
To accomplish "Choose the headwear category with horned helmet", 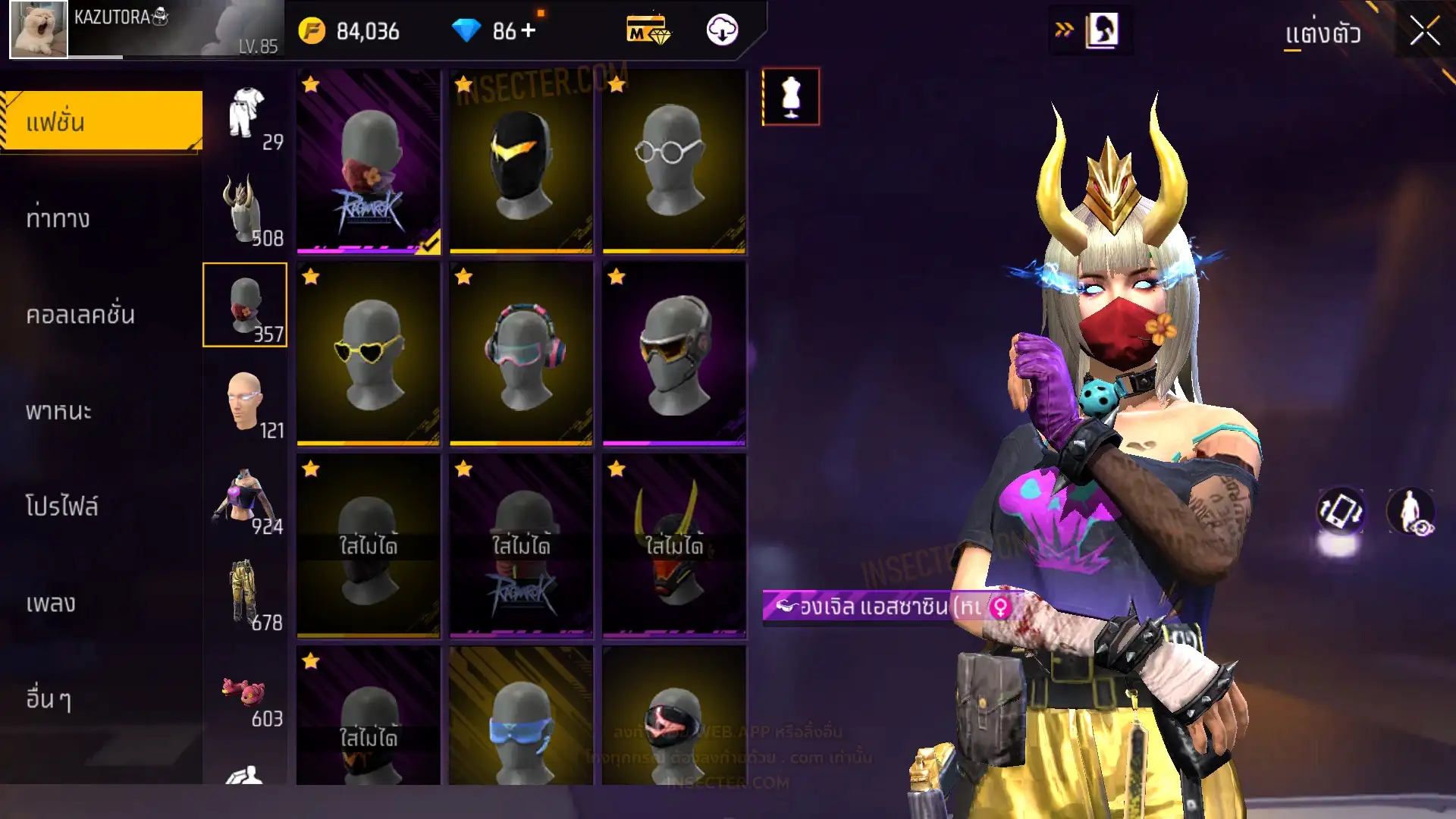I will point(246,211).
